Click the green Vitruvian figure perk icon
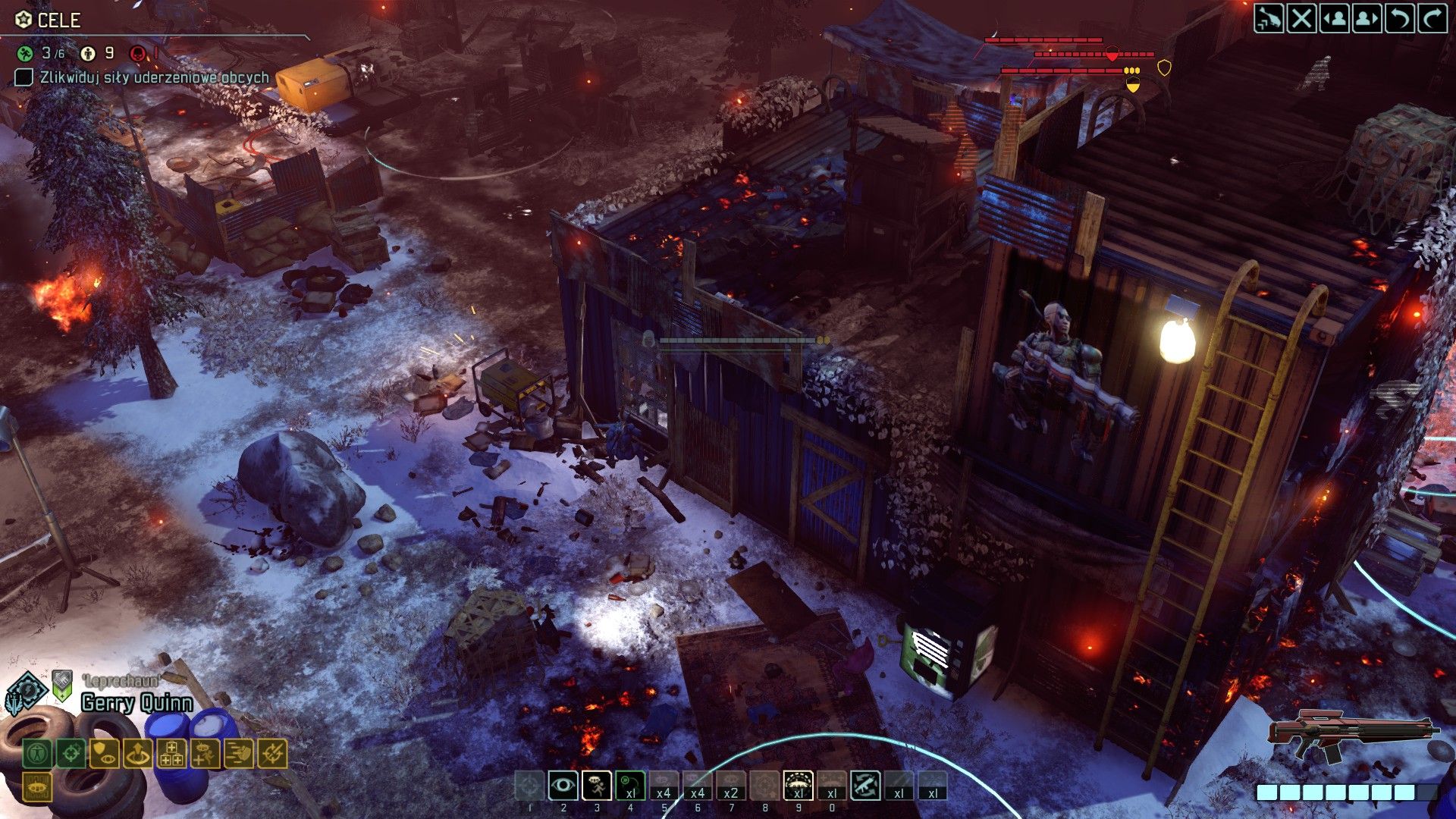The image size is (1456, 819). 37,754
